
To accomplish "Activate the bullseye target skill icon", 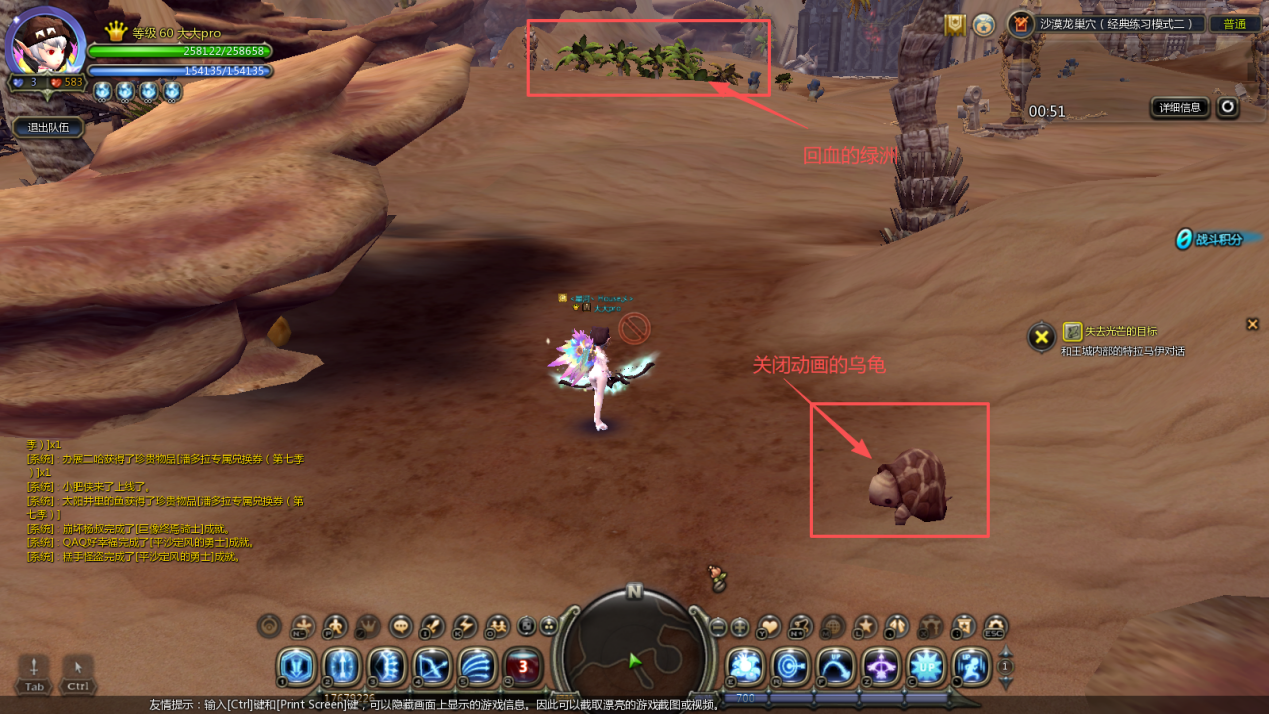I will (x=790, y=666).
